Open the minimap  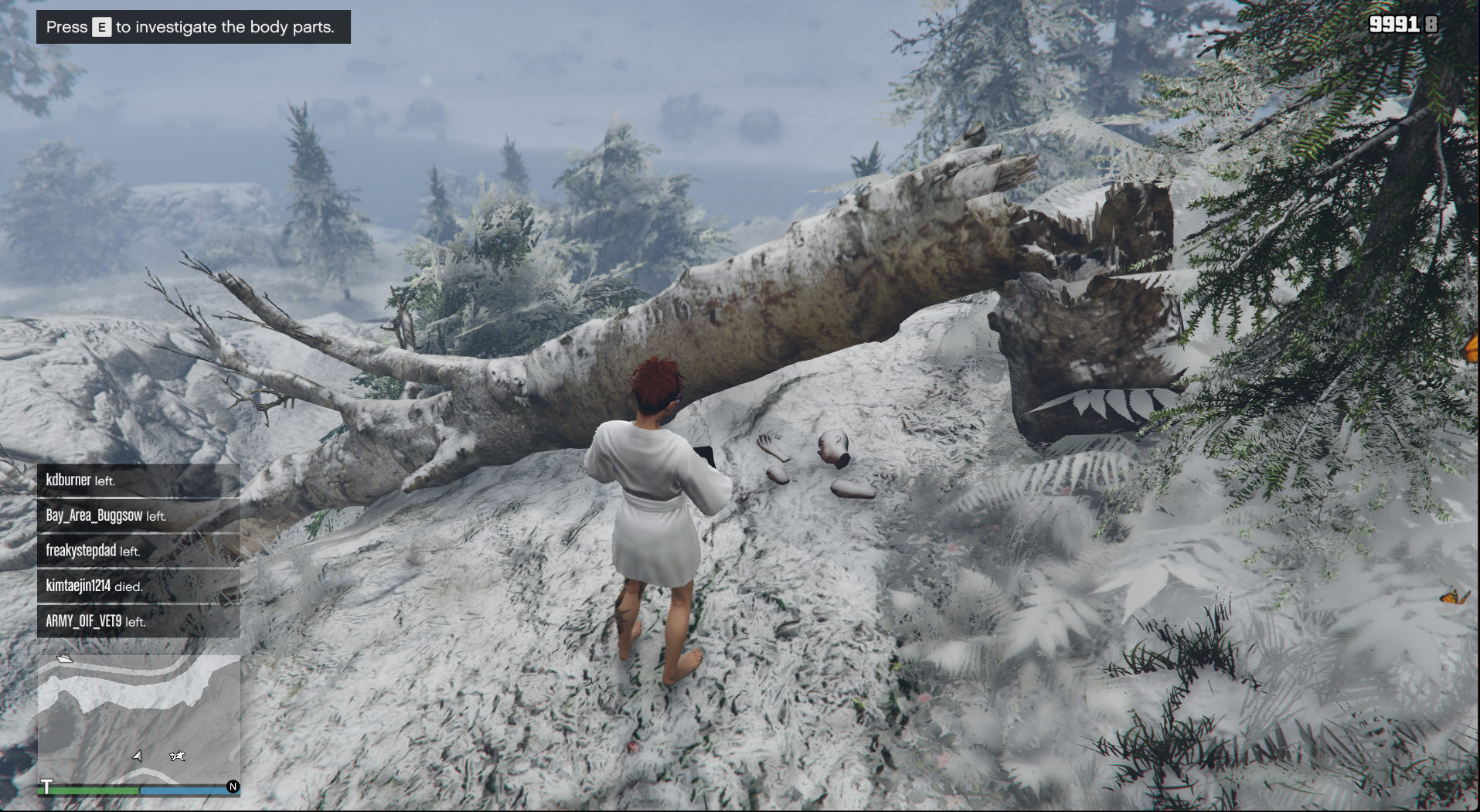tap(139, 719)
